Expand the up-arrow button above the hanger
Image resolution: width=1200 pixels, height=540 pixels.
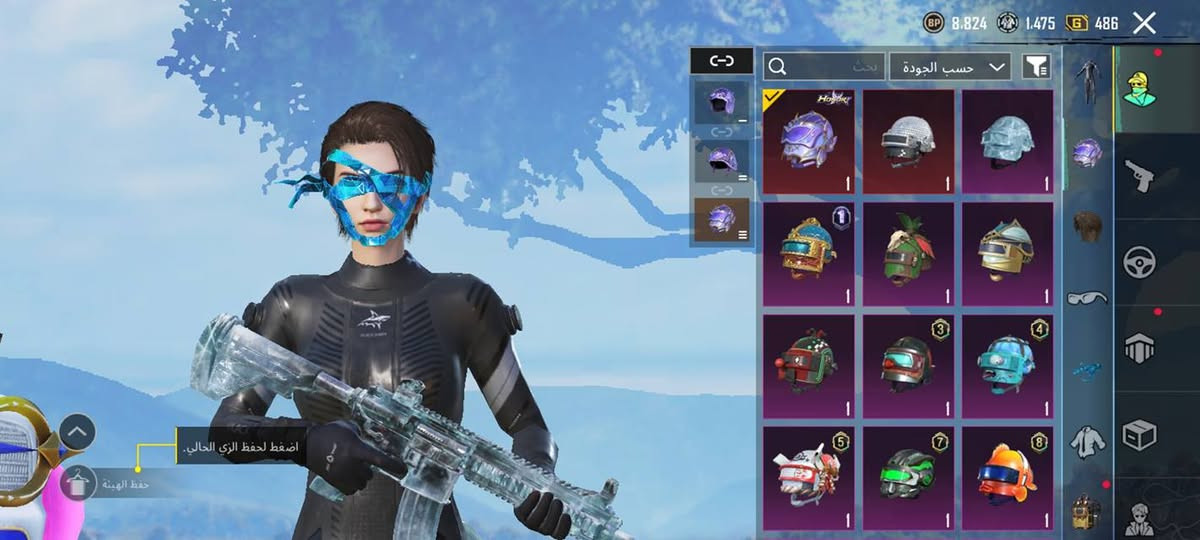[77, 432]
